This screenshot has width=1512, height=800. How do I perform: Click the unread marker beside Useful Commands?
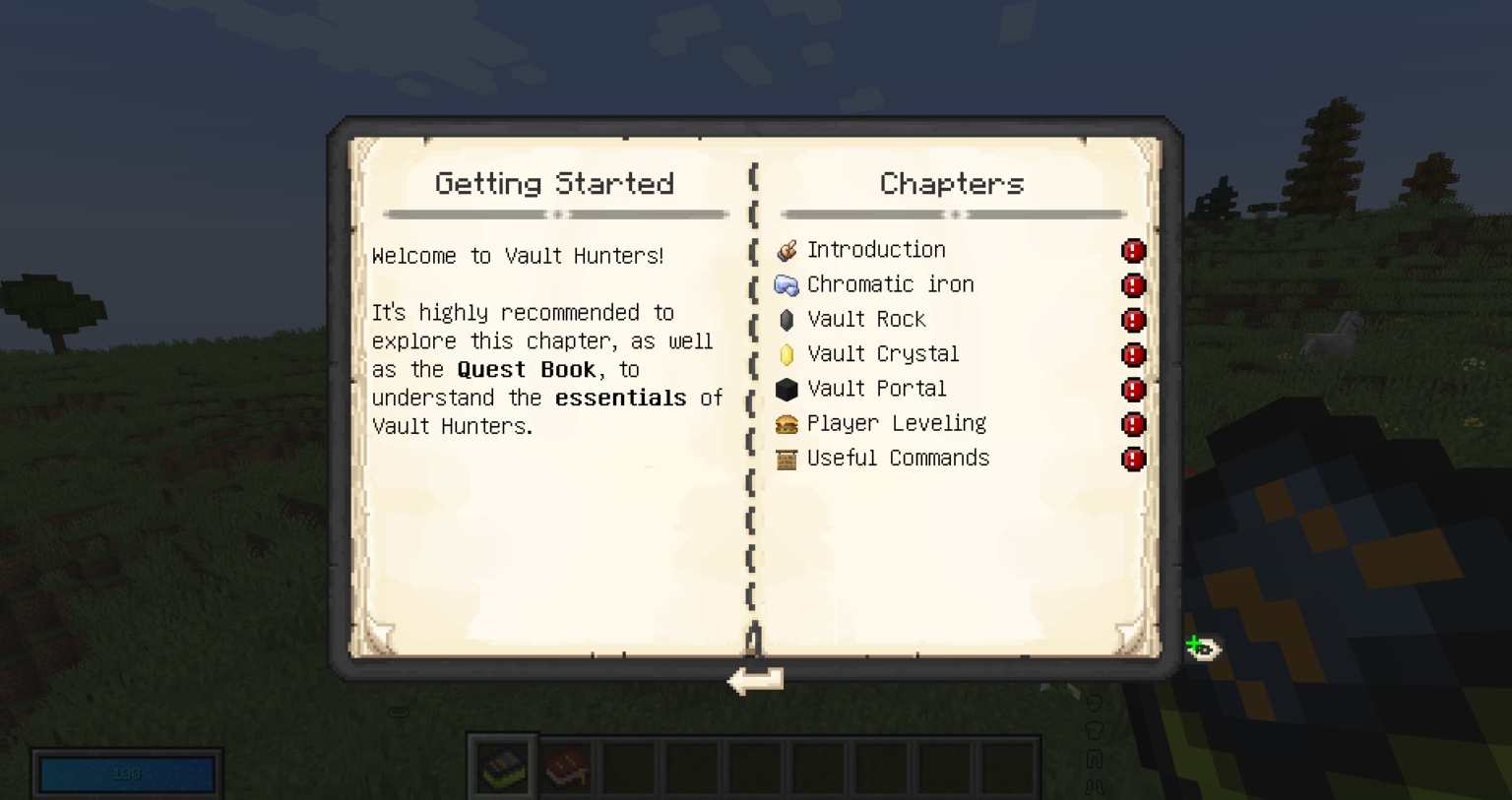pyautogui.click(x=1133, y=459)
